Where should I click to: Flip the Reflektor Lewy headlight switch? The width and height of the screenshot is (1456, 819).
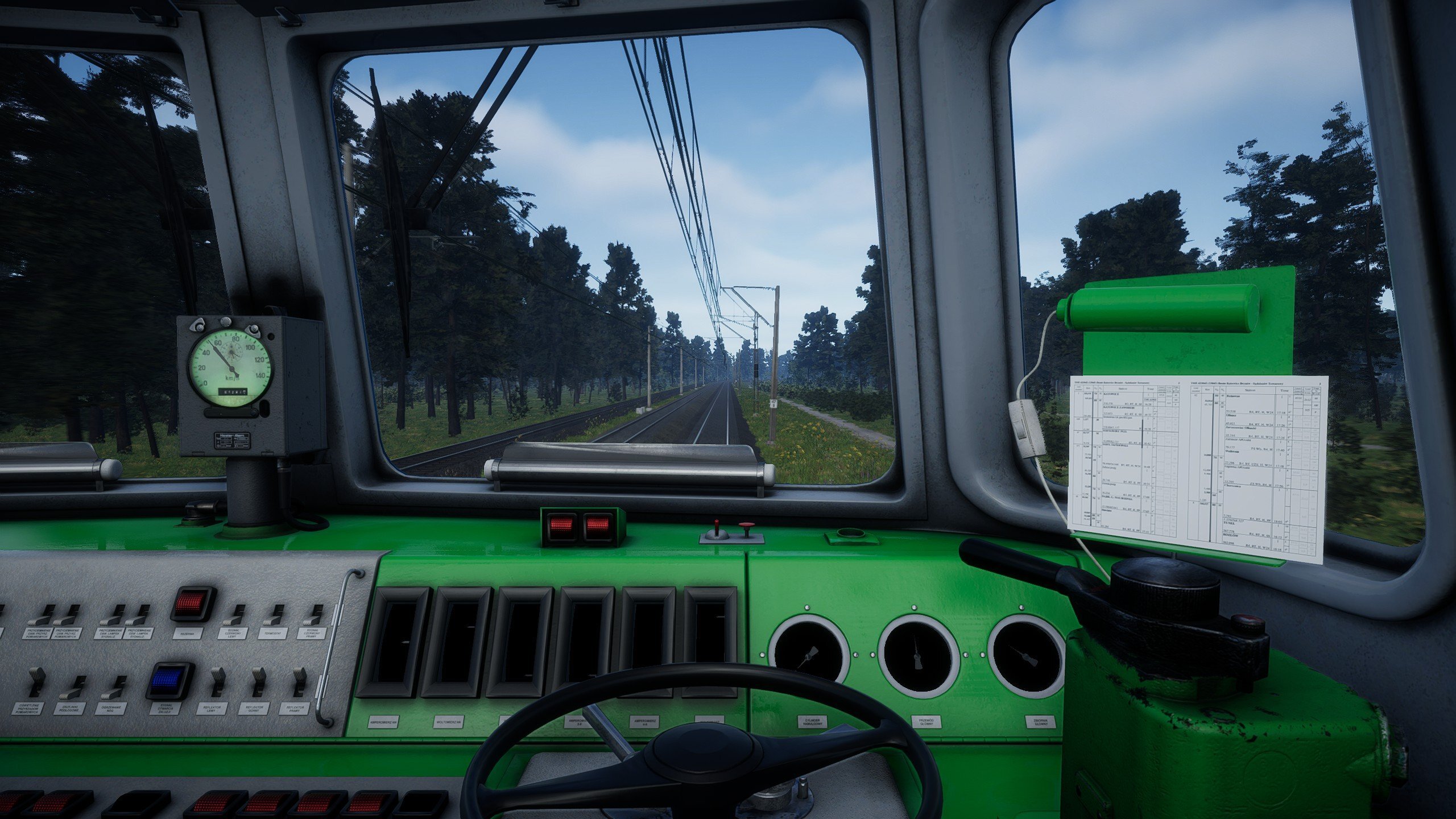(x=217, y=681)
